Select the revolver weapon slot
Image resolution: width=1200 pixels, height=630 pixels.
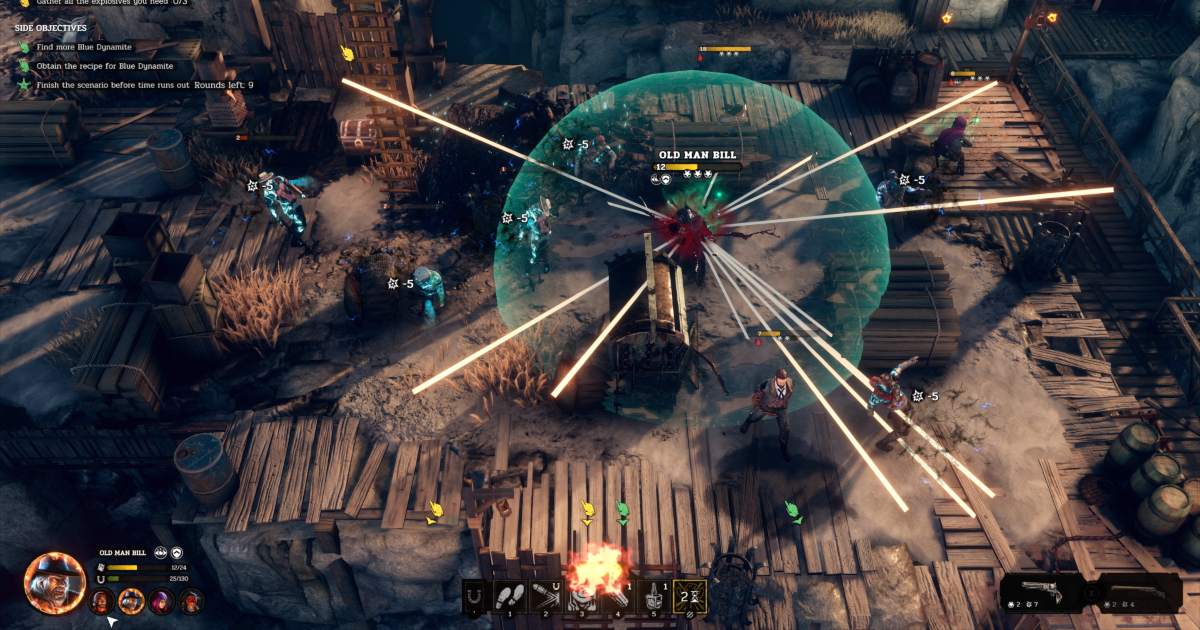coord(1043,592)
